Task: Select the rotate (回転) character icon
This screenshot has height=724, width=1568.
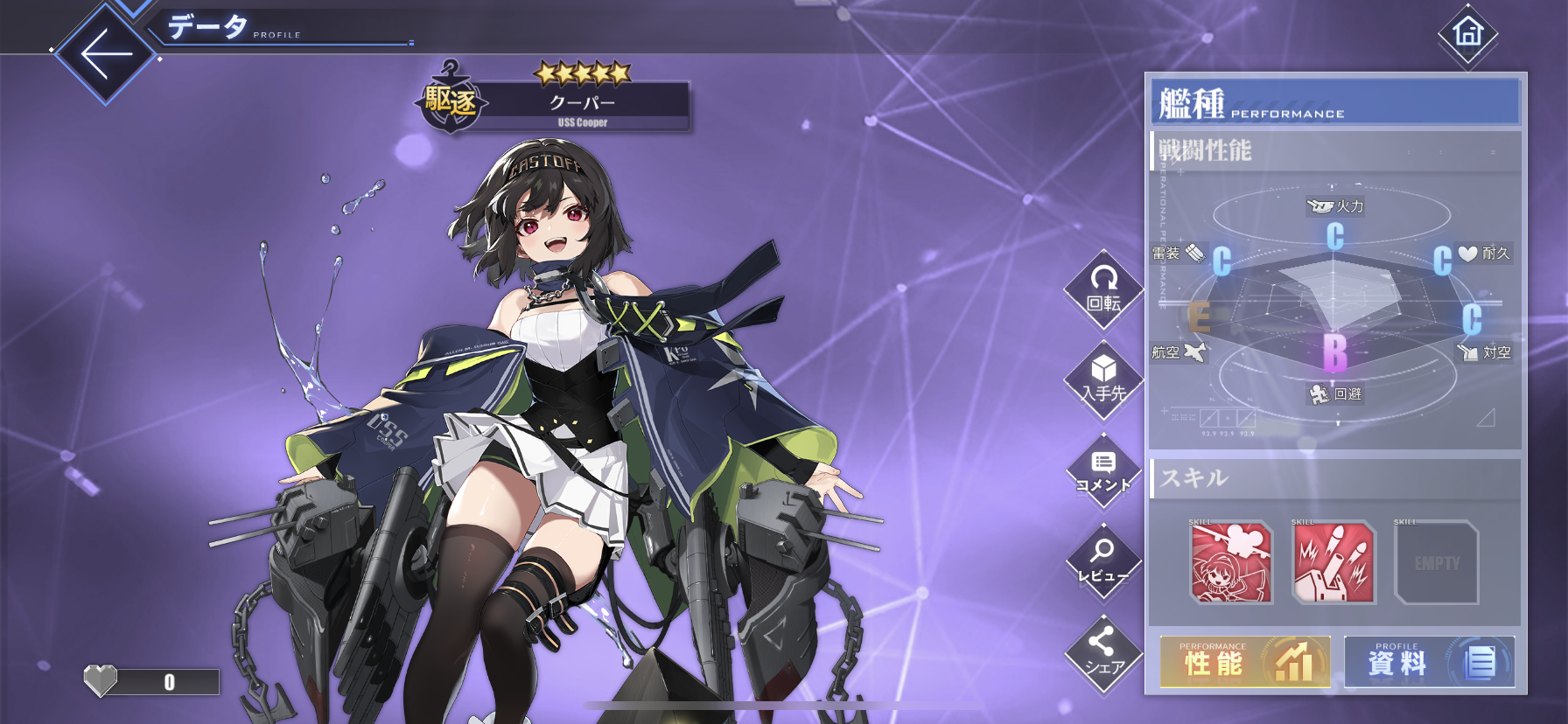Action: [x=1103, y=289]
